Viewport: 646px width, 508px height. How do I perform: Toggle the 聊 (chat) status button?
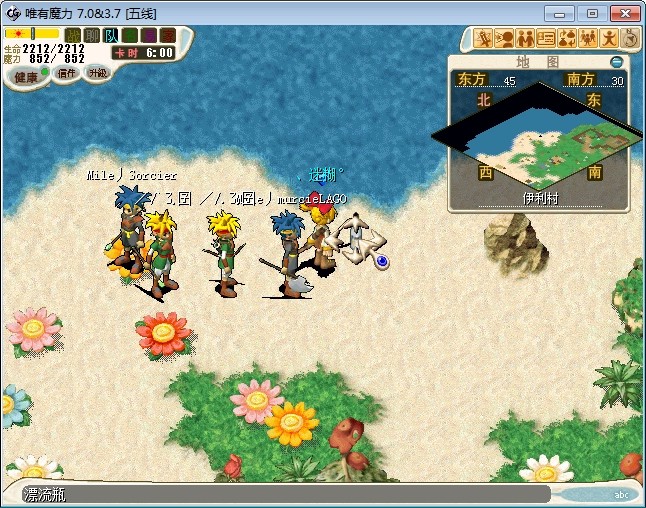tap(91, 35)
